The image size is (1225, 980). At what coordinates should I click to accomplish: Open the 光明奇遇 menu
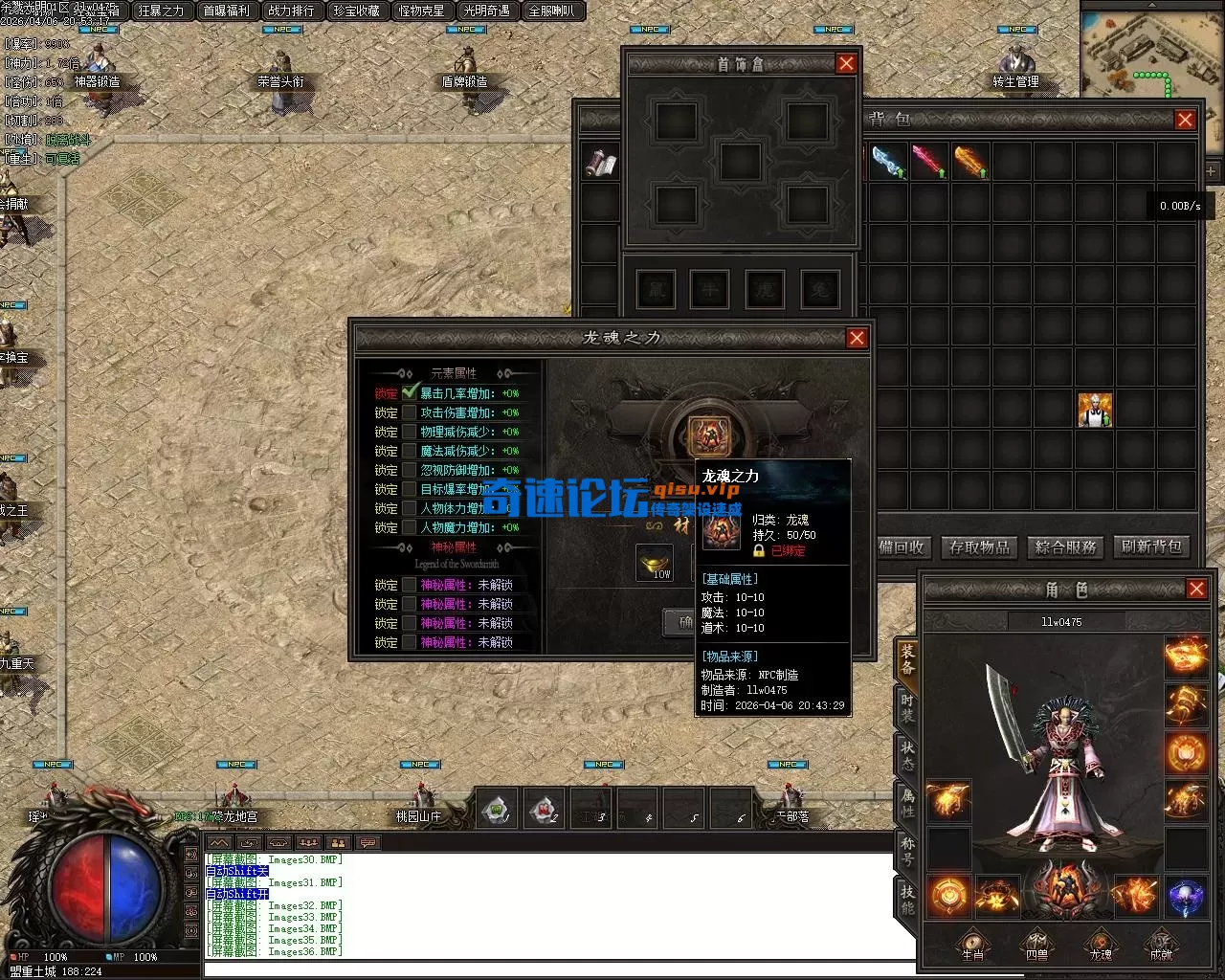coord(486,11)
